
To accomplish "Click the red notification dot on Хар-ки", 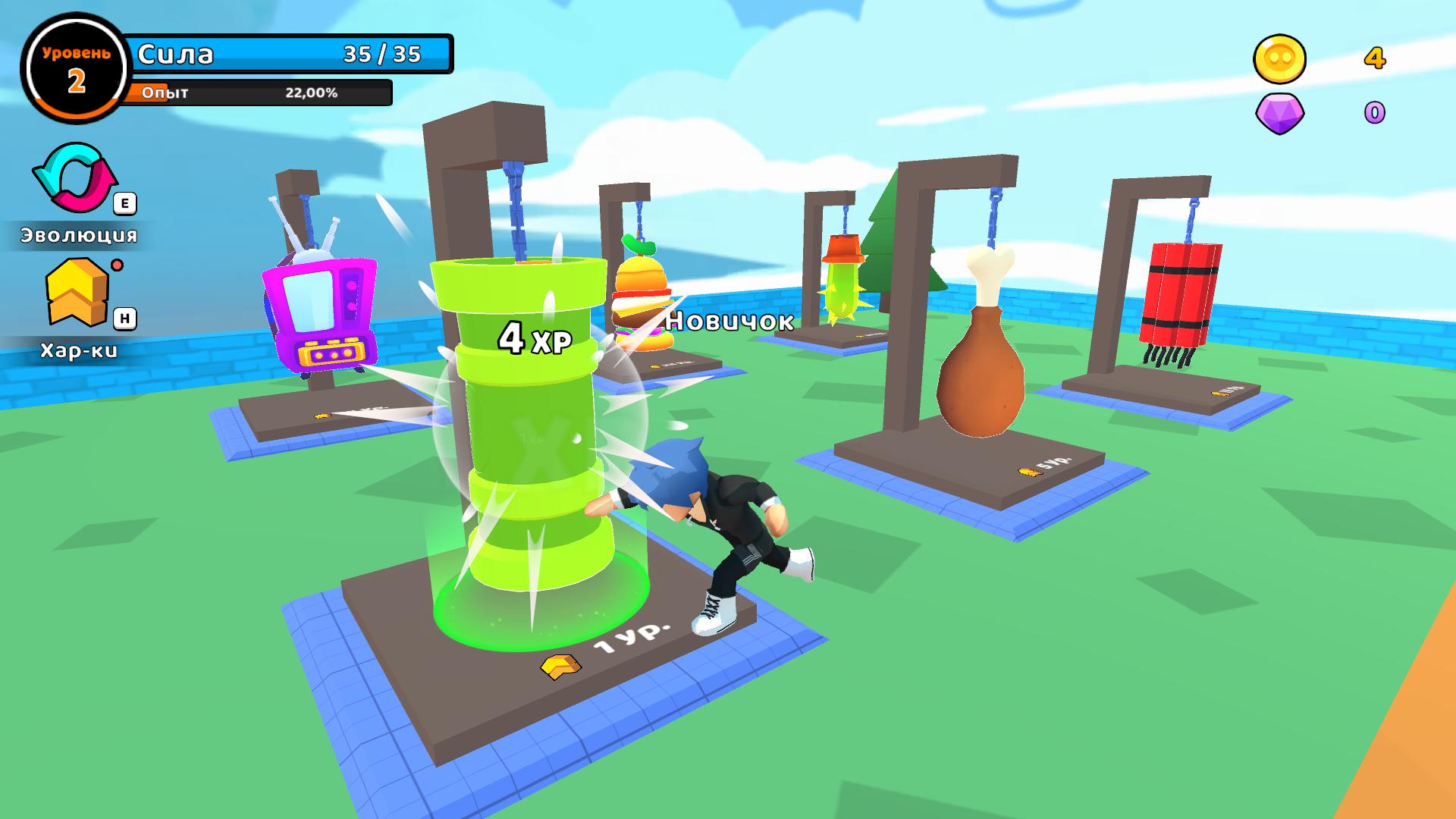I will [118, 266].
